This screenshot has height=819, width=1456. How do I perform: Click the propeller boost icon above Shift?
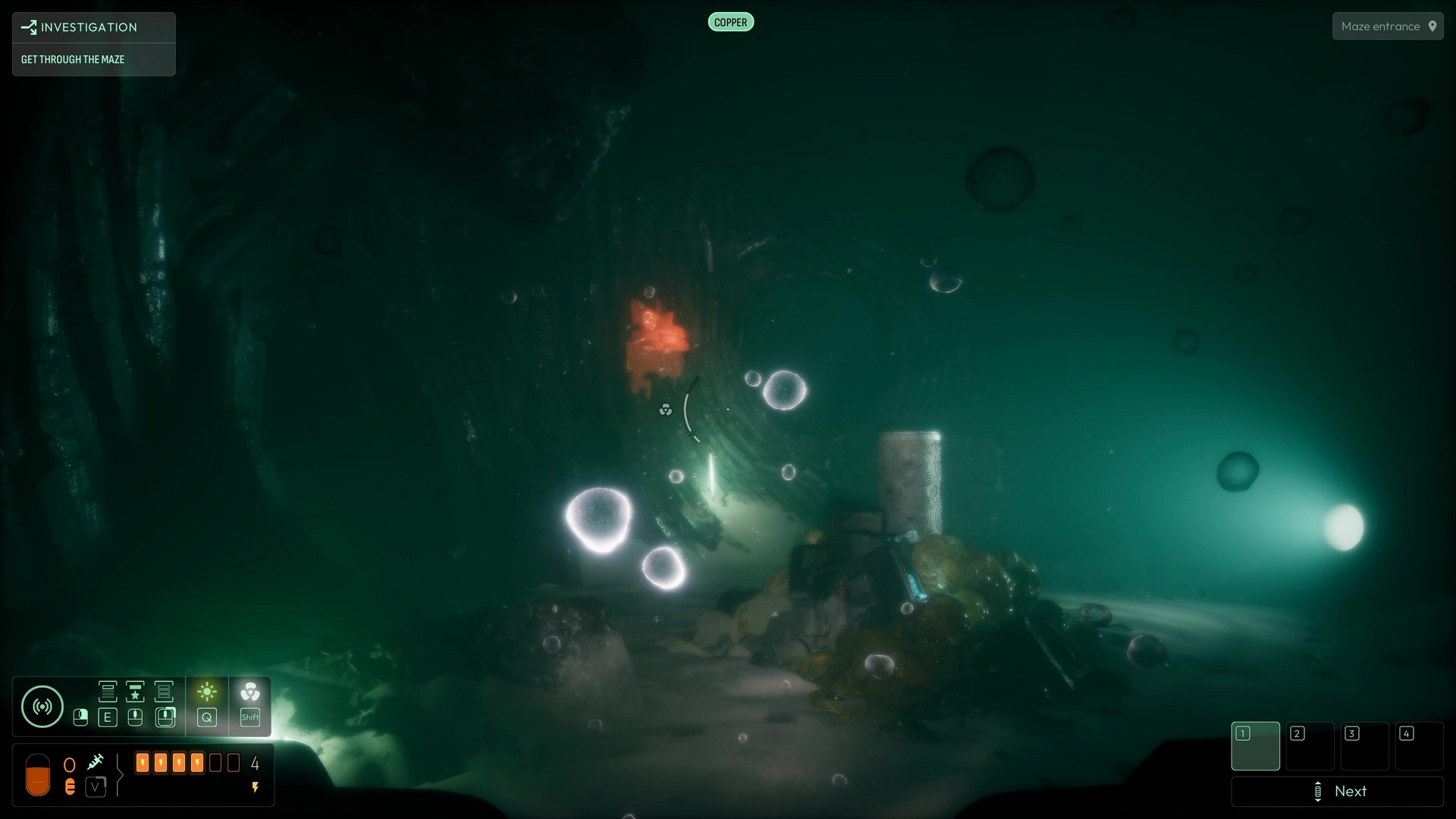[249, 692]
